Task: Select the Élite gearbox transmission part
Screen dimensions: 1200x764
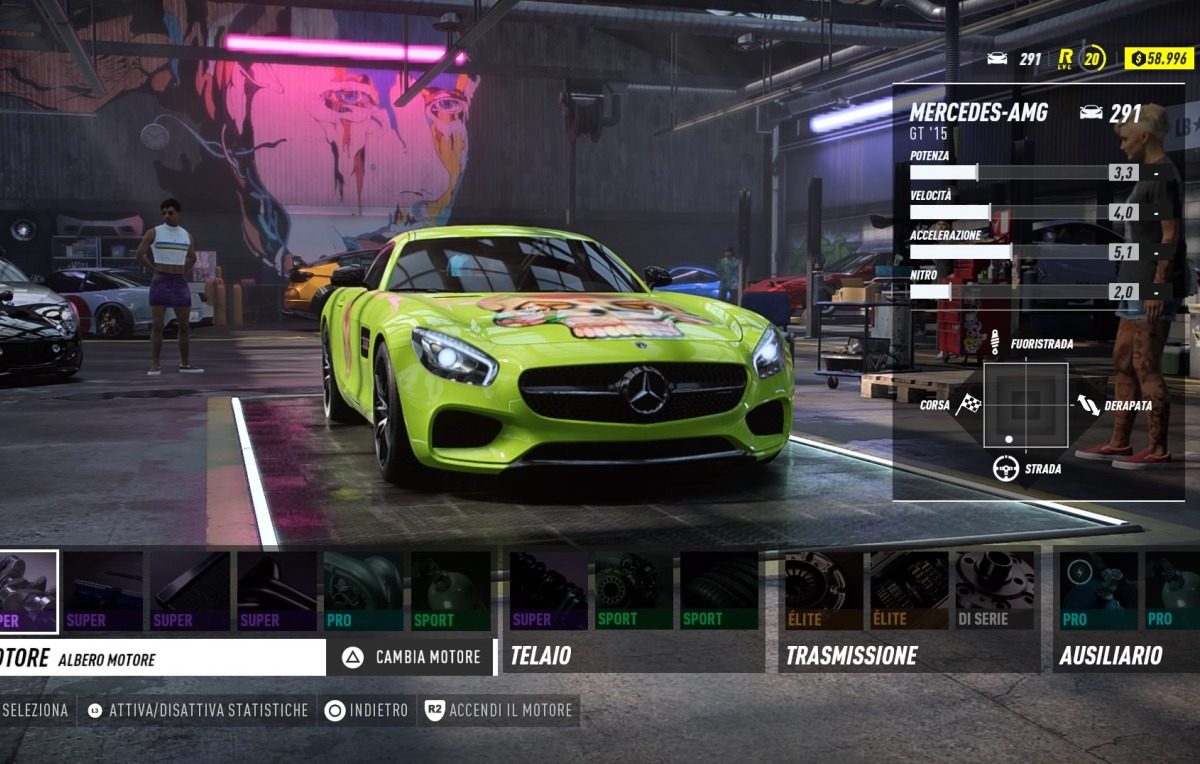Action: [908, 591]
